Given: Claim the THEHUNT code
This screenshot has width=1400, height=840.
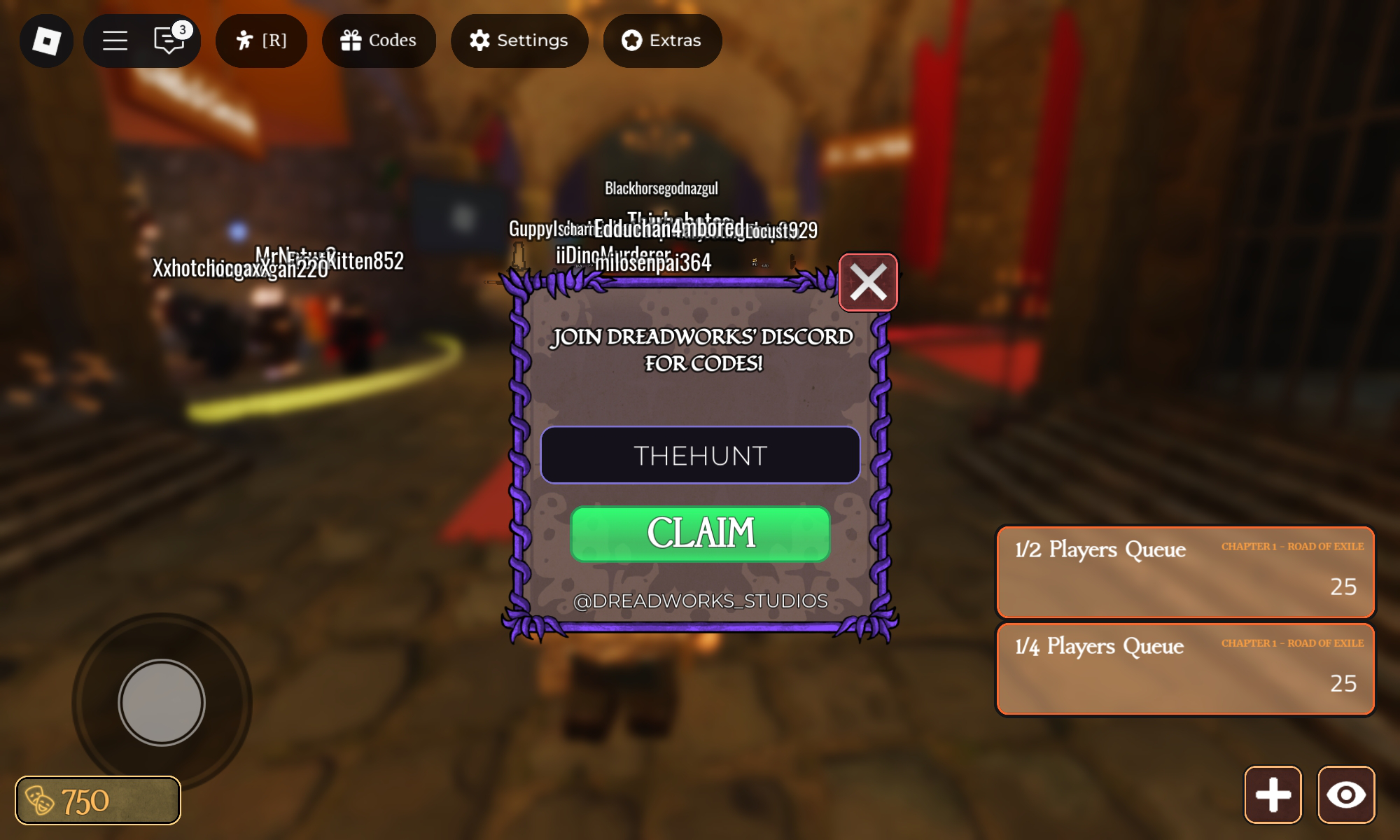Looking at the screenshot, I should 700,535.
